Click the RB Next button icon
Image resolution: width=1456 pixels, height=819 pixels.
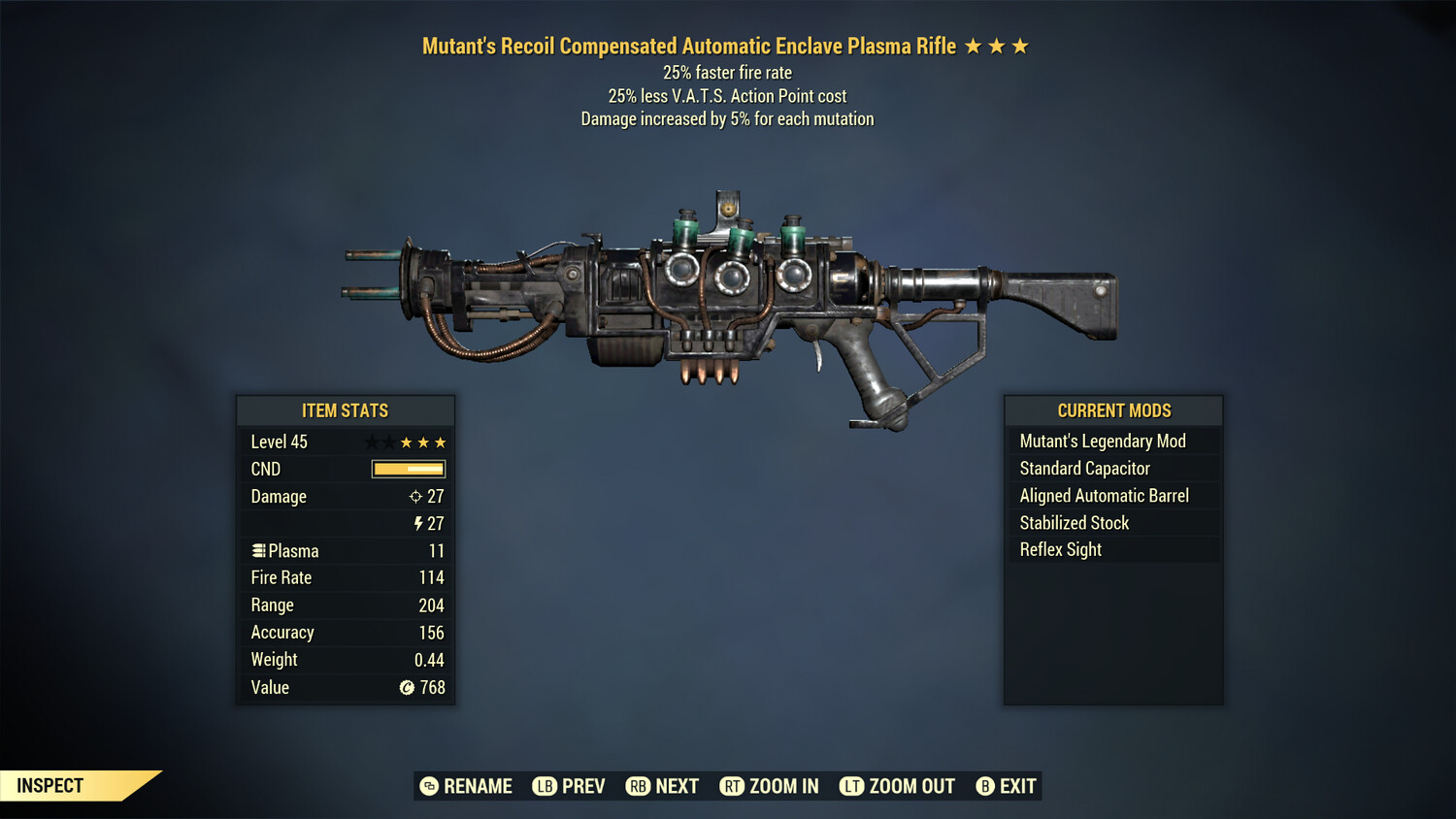tap(639, 786)
